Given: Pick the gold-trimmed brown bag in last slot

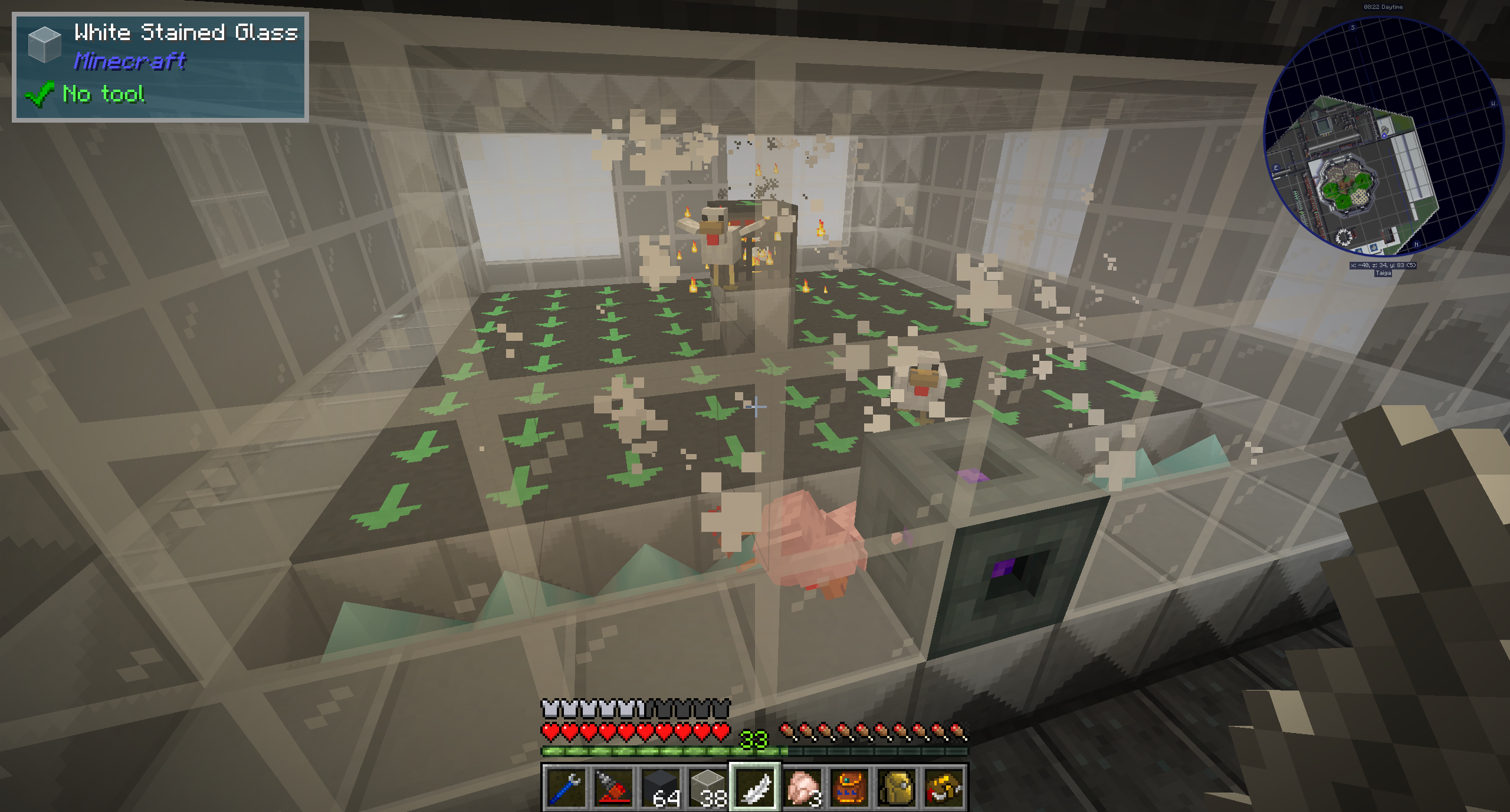Looking at the screenshot, I should (x=944, y=787).
